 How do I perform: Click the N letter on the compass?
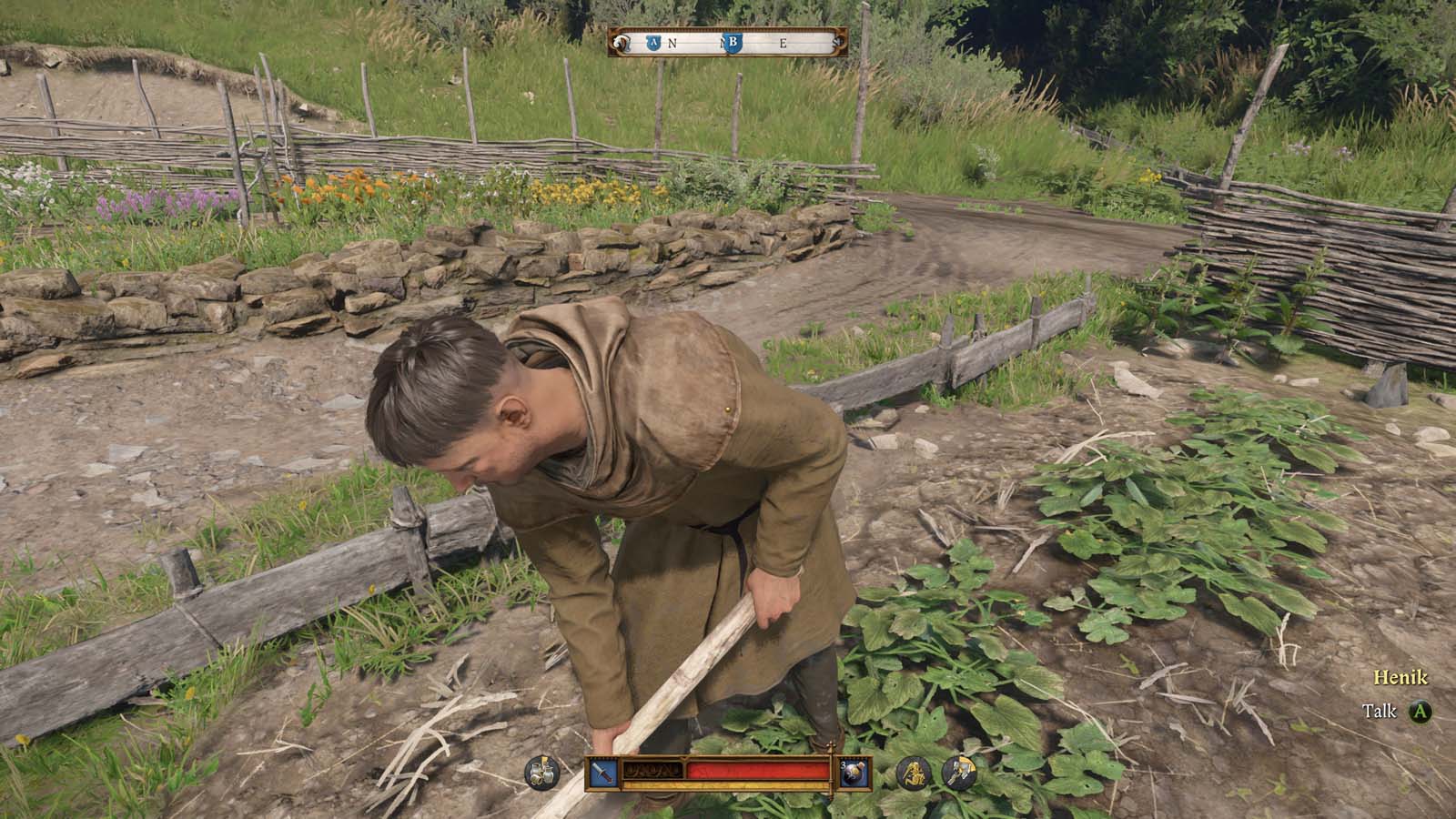672,43
